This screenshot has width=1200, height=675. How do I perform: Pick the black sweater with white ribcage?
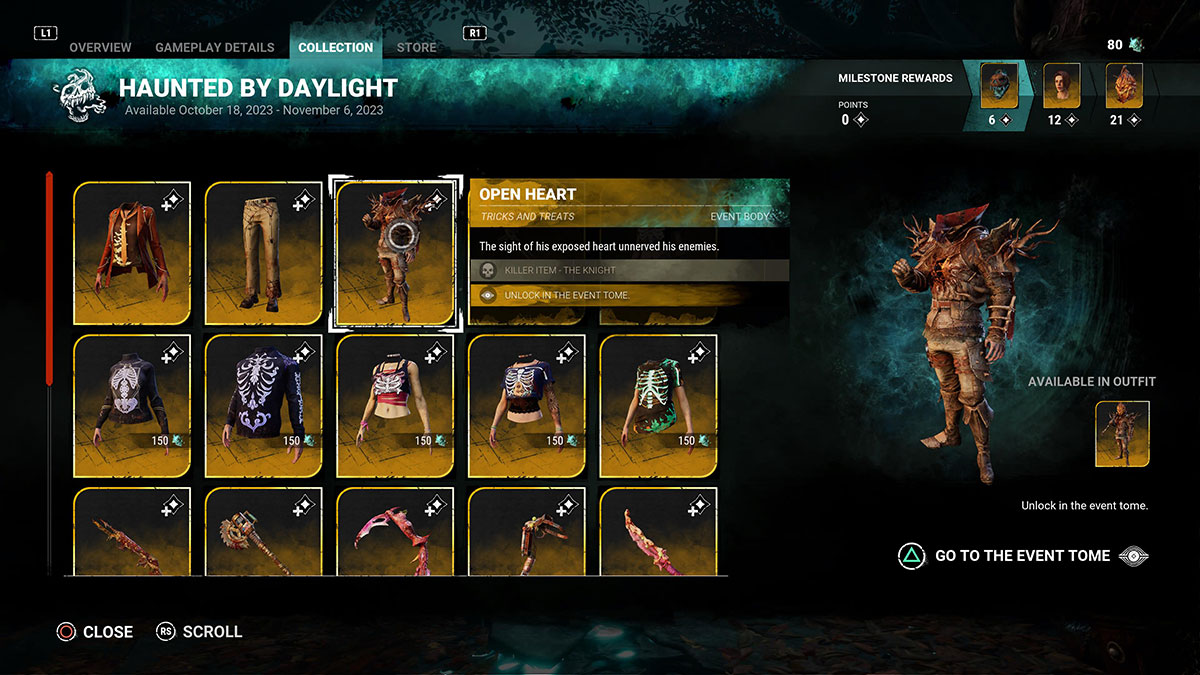pos(132,406)
